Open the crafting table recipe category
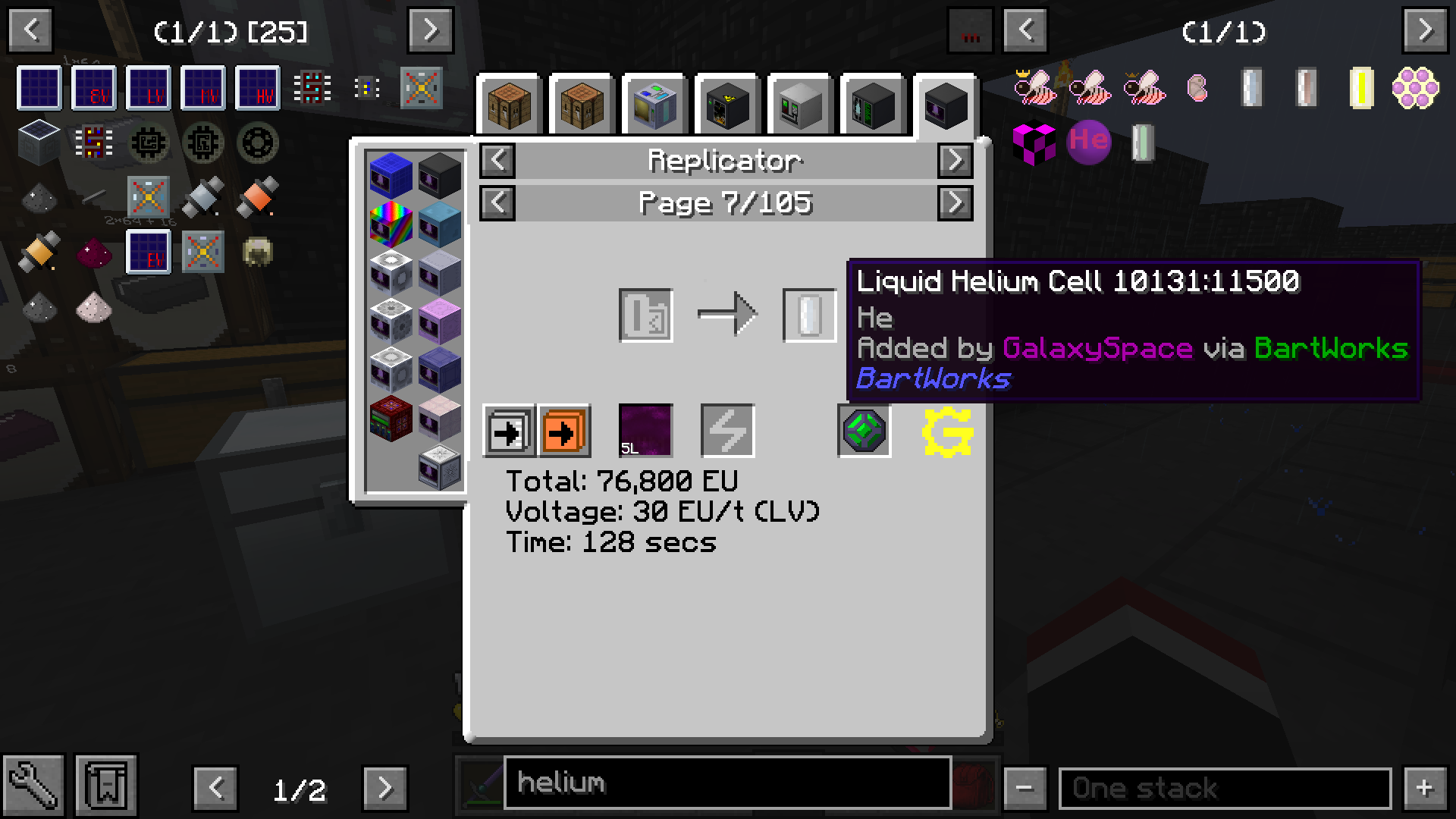 click(508, 106)
